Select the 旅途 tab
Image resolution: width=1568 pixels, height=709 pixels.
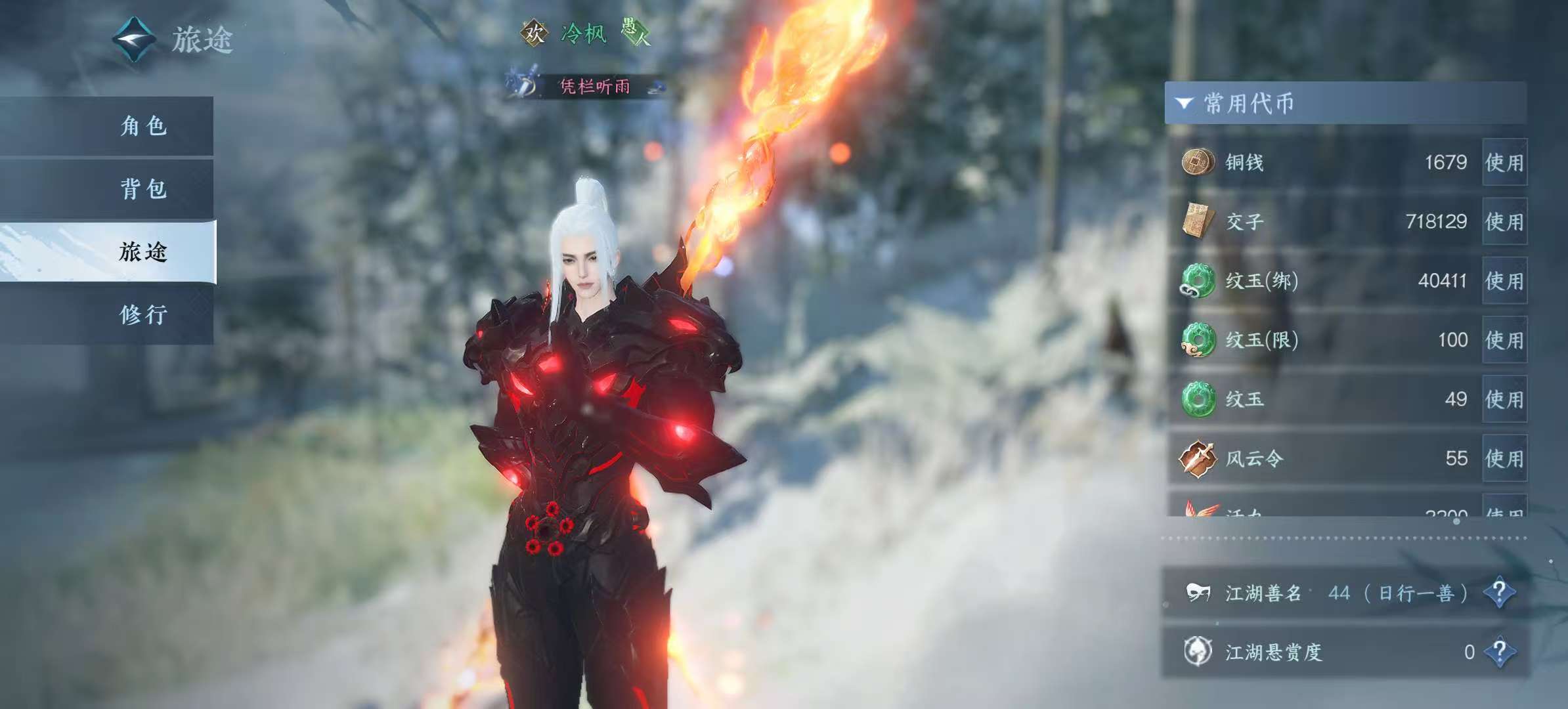coord(143,252)
